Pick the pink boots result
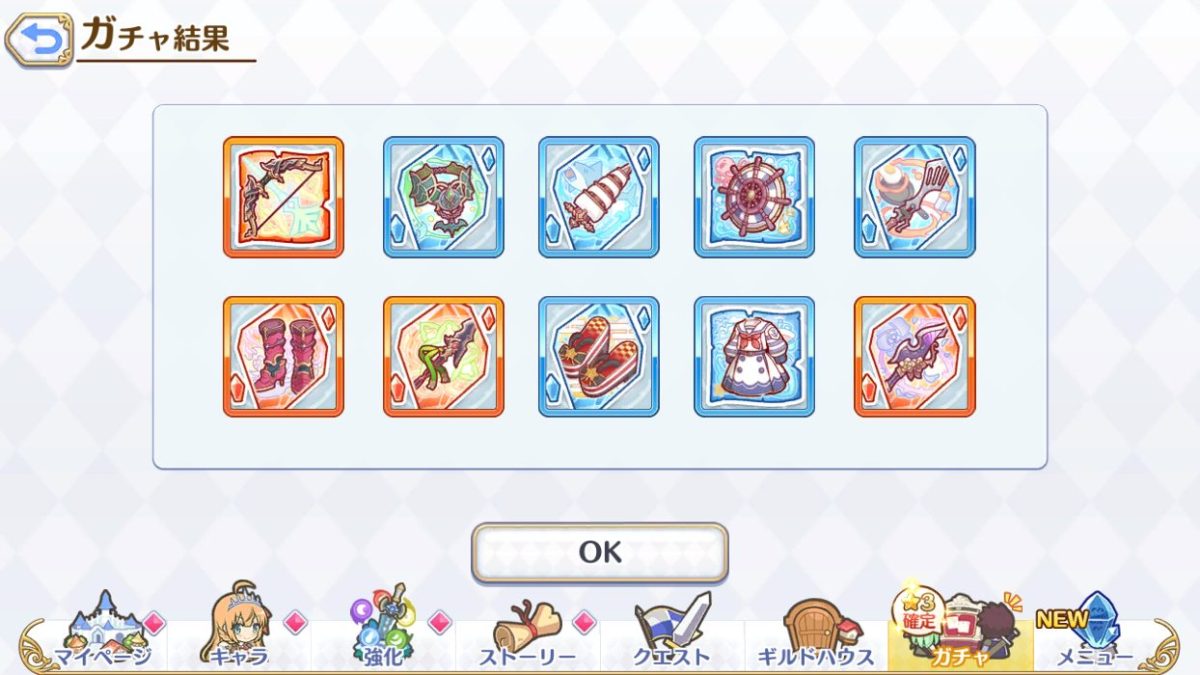This screenshot has width=1200, height=675. pyautogui.click(x=283, y=356)
